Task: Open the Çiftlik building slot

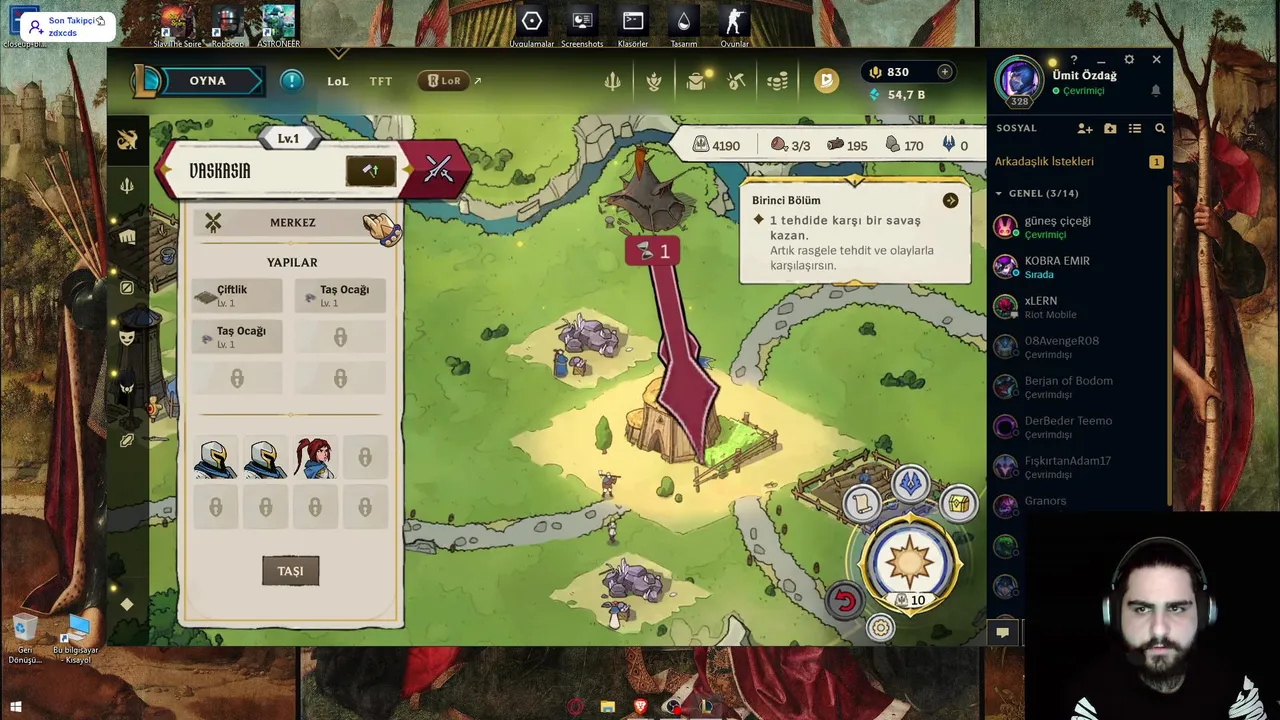Action: pos(236,295)
